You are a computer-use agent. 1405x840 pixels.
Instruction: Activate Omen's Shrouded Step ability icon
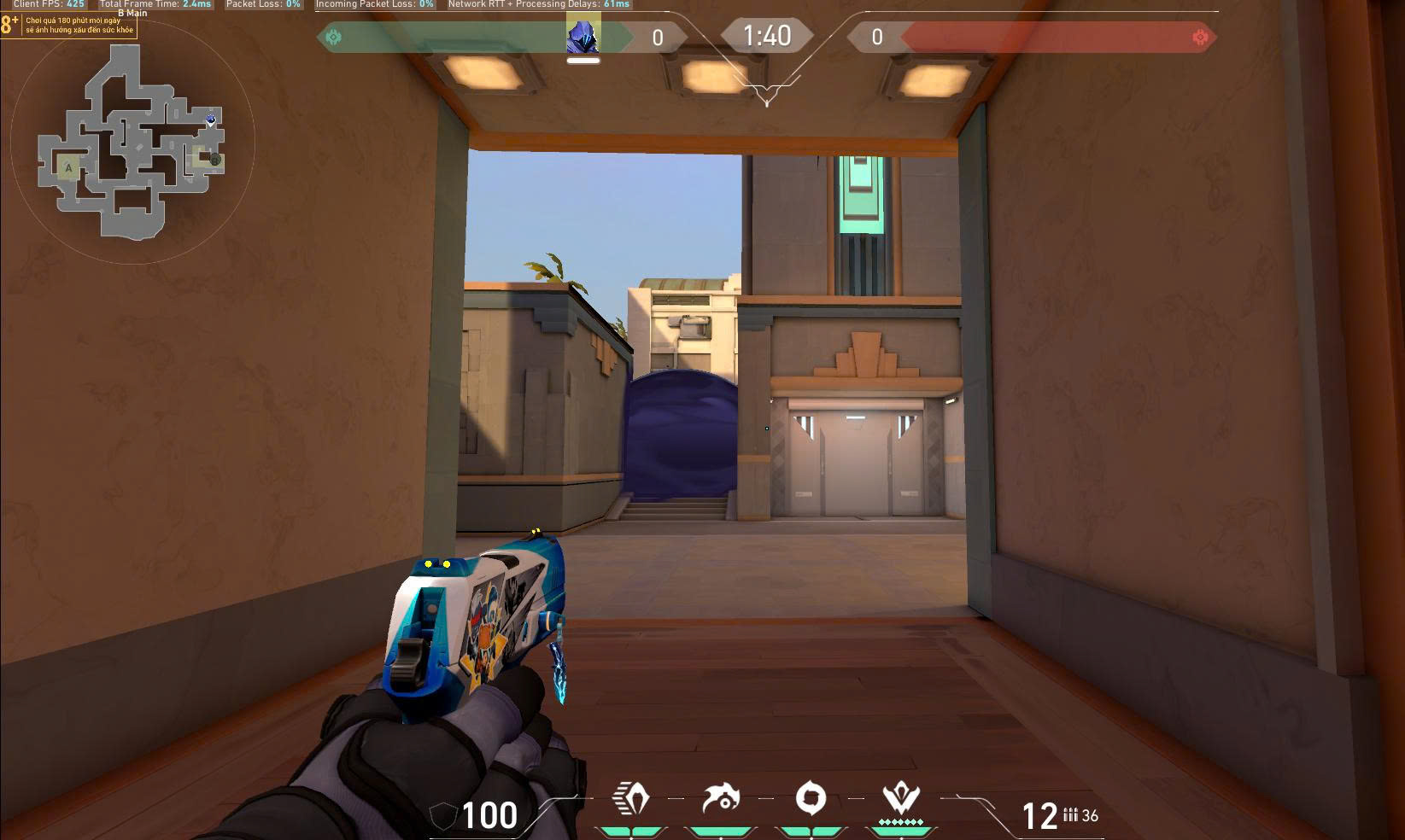(631, 800)
